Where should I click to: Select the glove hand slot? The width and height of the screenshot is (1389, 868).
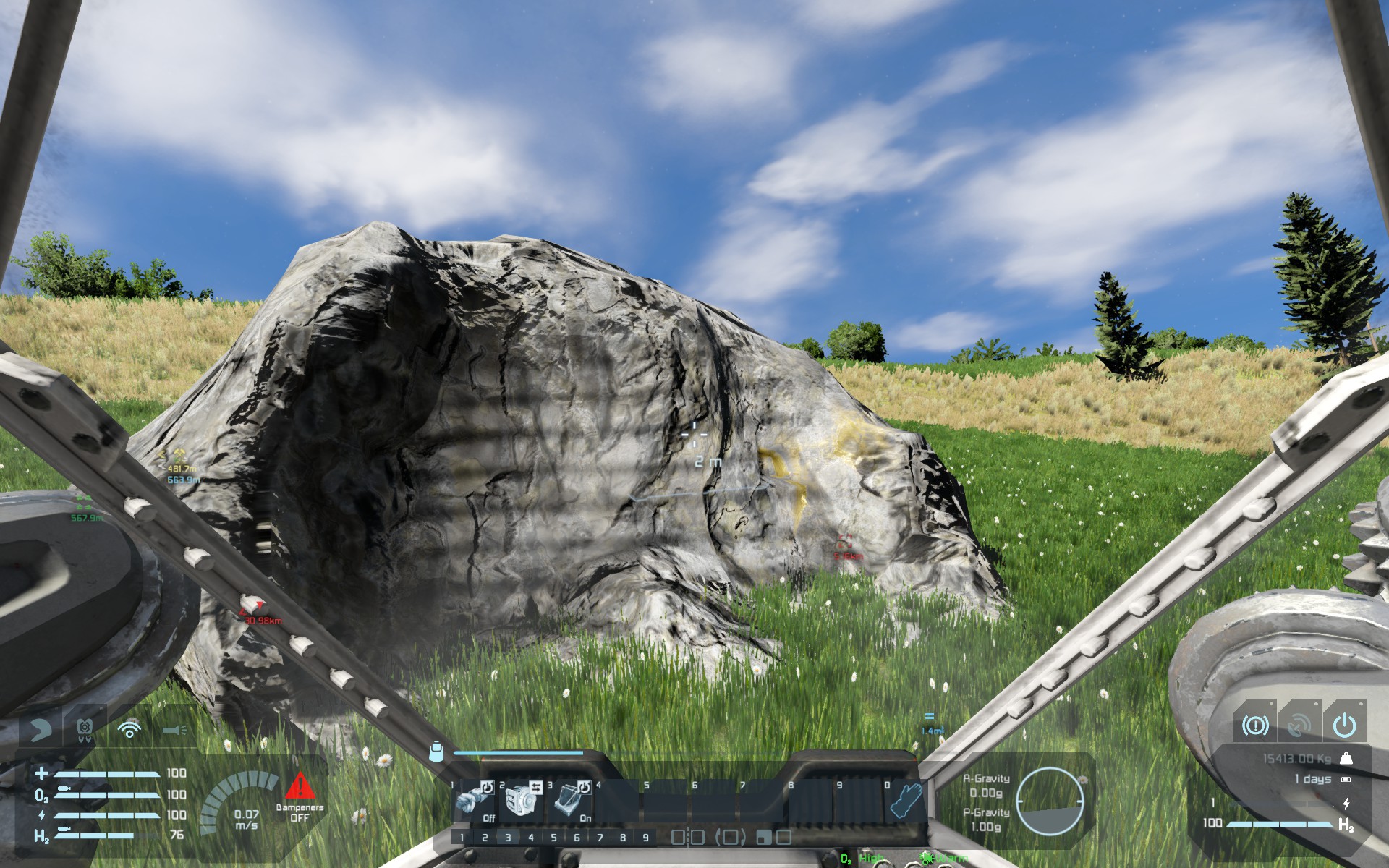pyautogui.click(x=904, y=801)
